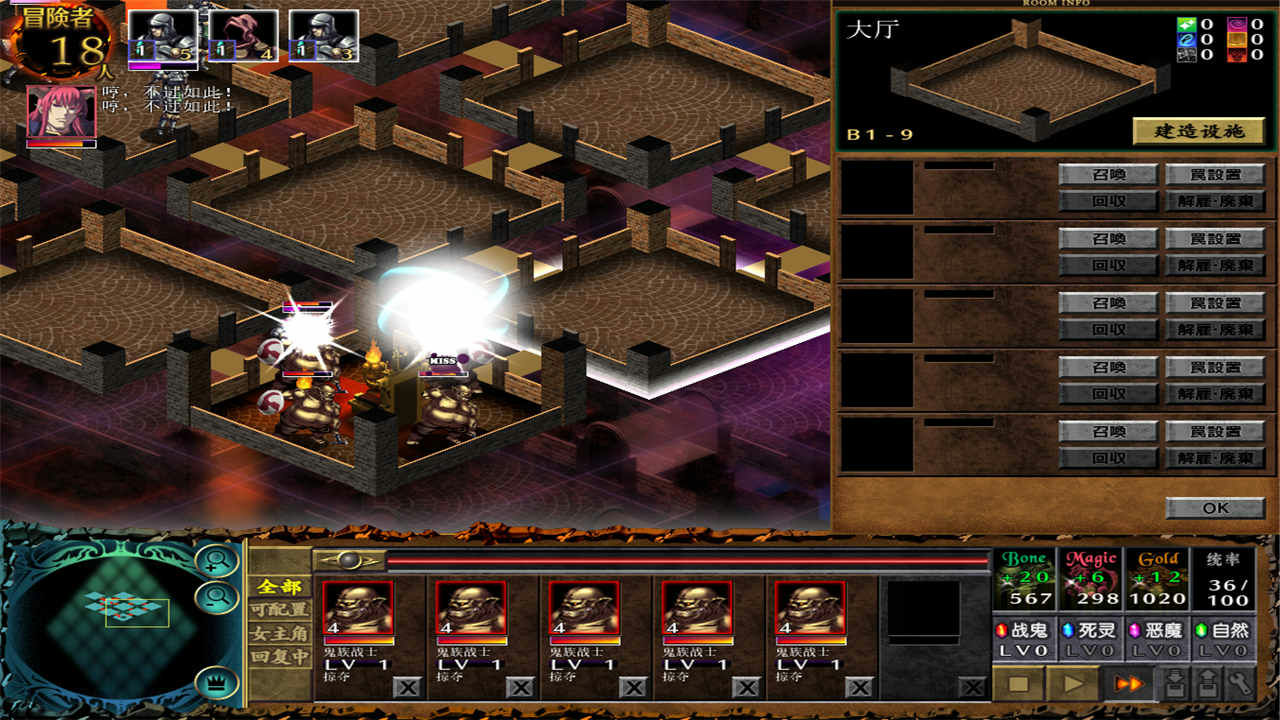Pause the game with the stop button
Screen dimensions: 1280x720
point(1018,684)
